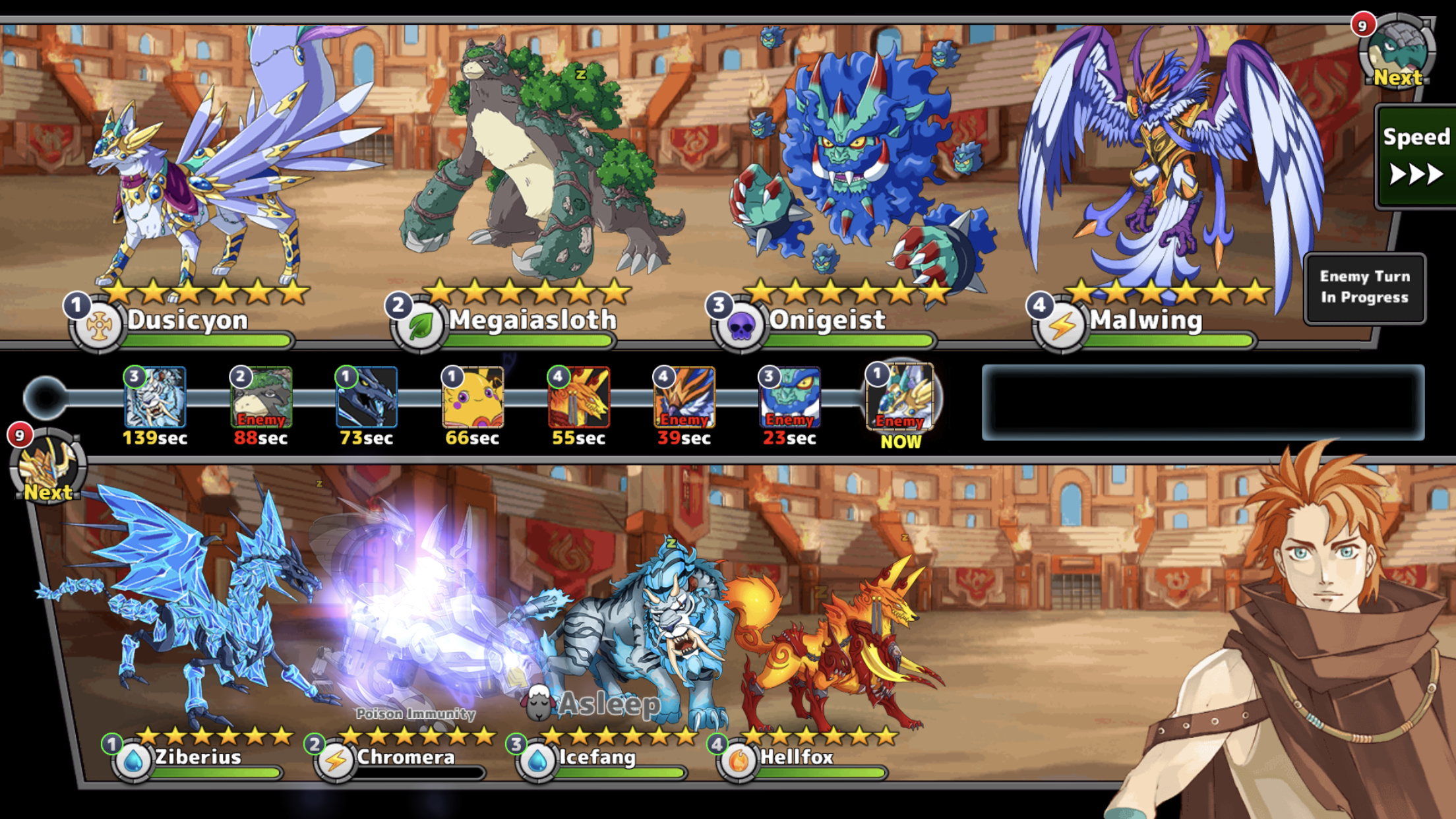
Task: Select the 139sec Icefang turn portrait
Action: pyautogui.click(x=156, y=398)
